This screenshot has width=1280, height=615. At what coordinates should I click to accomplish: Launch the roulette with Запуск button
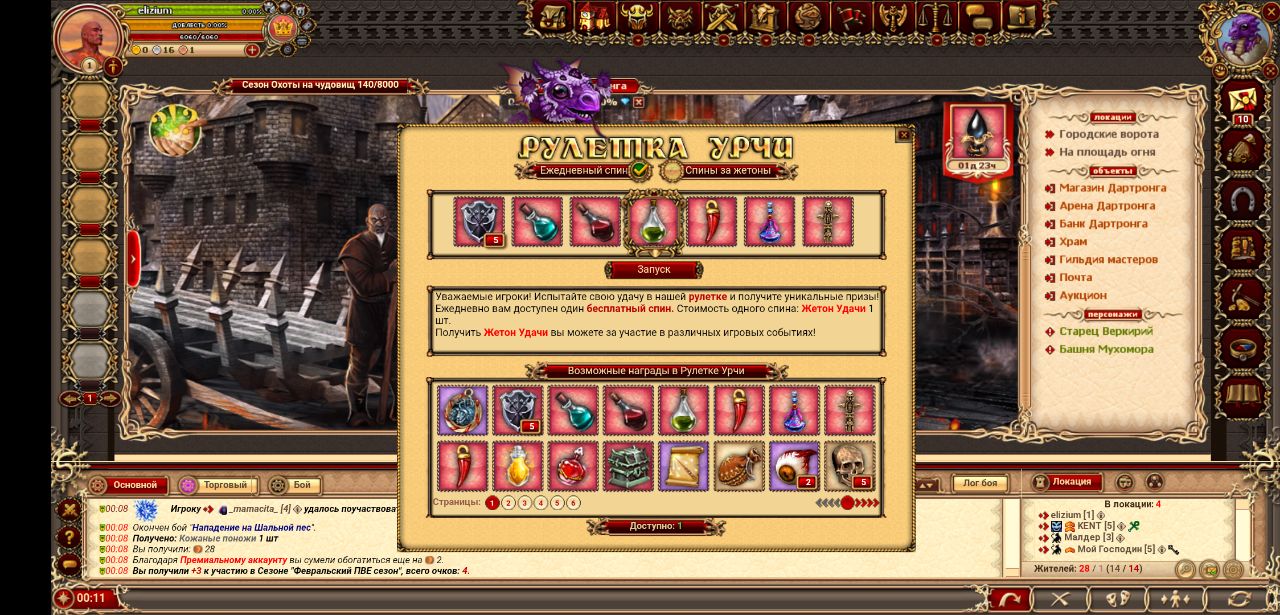point(654,270)
